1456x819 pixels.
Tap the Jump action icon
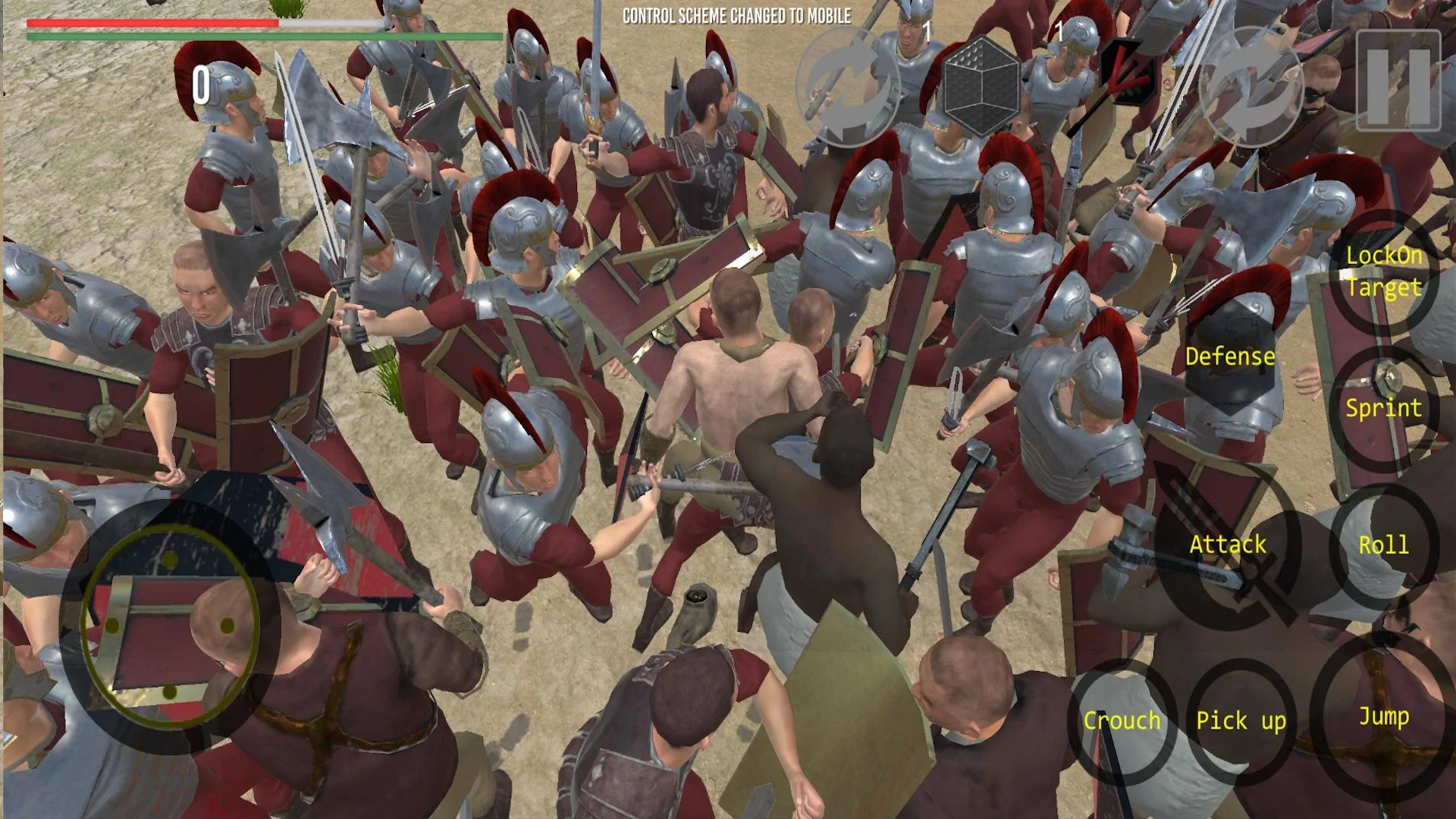pos(1384,716)
